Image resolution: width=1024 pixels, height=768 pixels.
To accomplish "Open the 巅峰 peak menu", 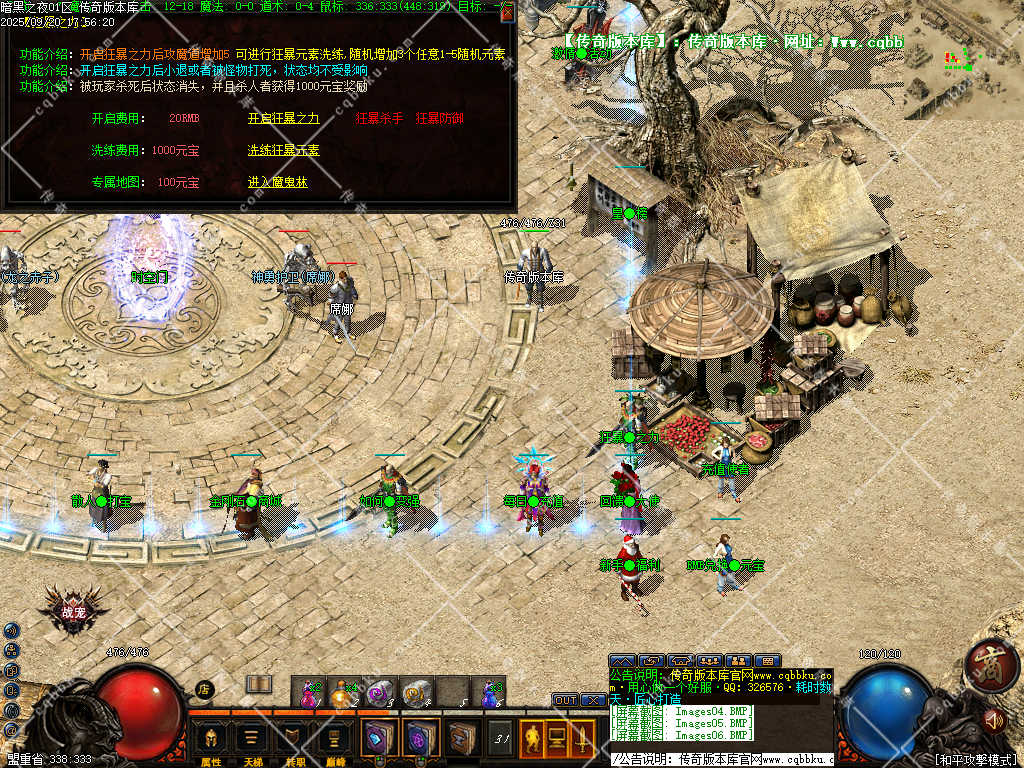I will [335, 741].
